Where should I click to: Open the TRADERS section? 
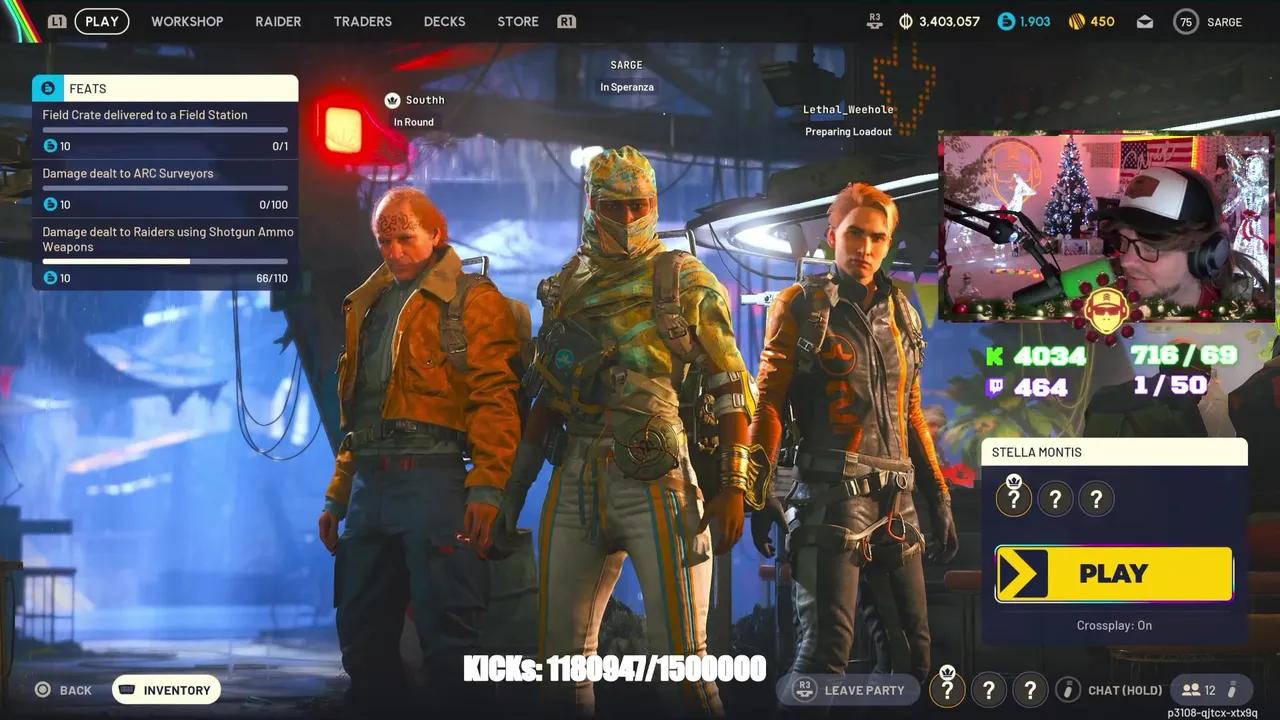click(x=362, y=21)
